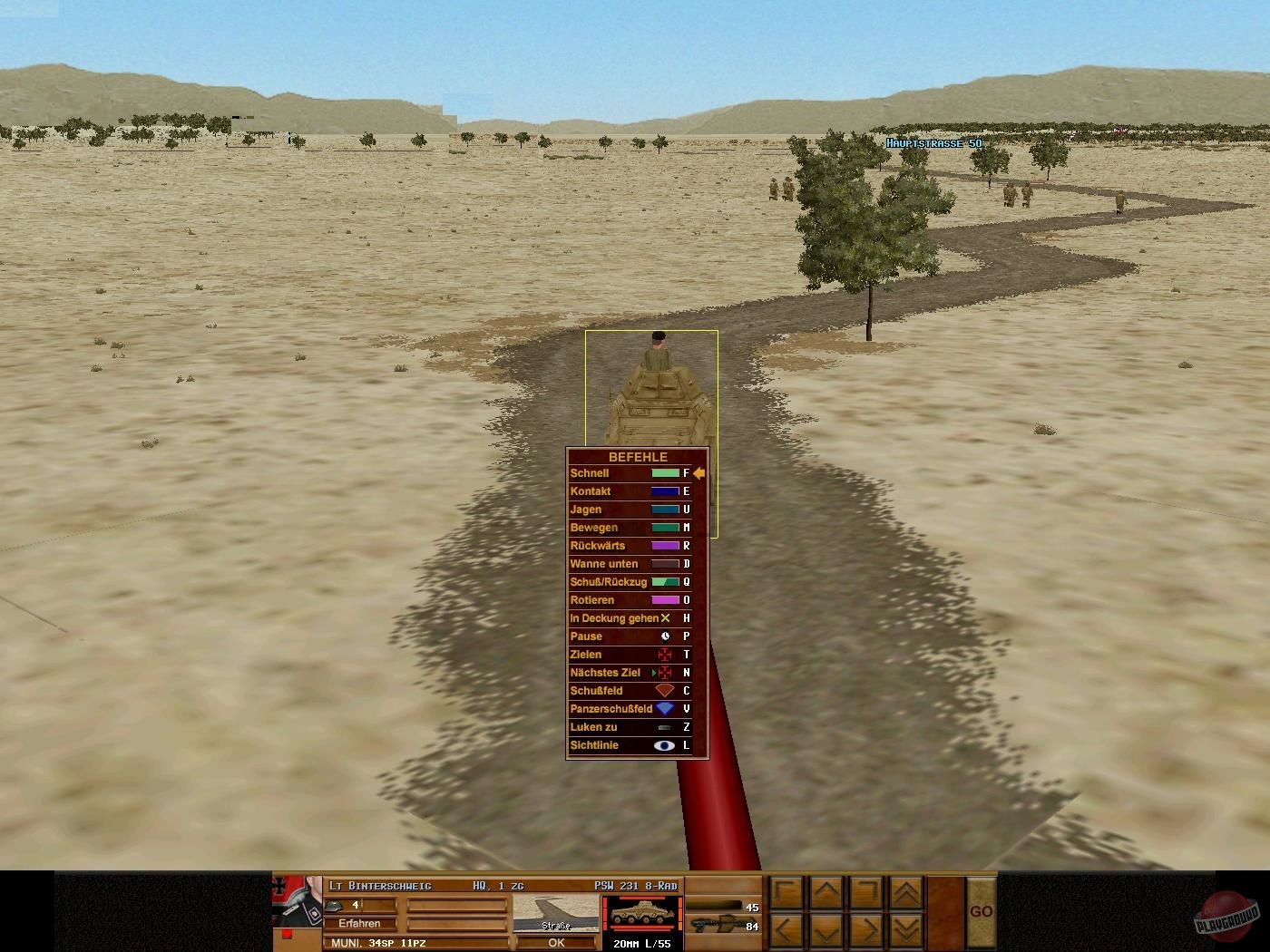
Task: Enable Sichtlinie line-of-sight display
Action: click(x=663, y=746)
